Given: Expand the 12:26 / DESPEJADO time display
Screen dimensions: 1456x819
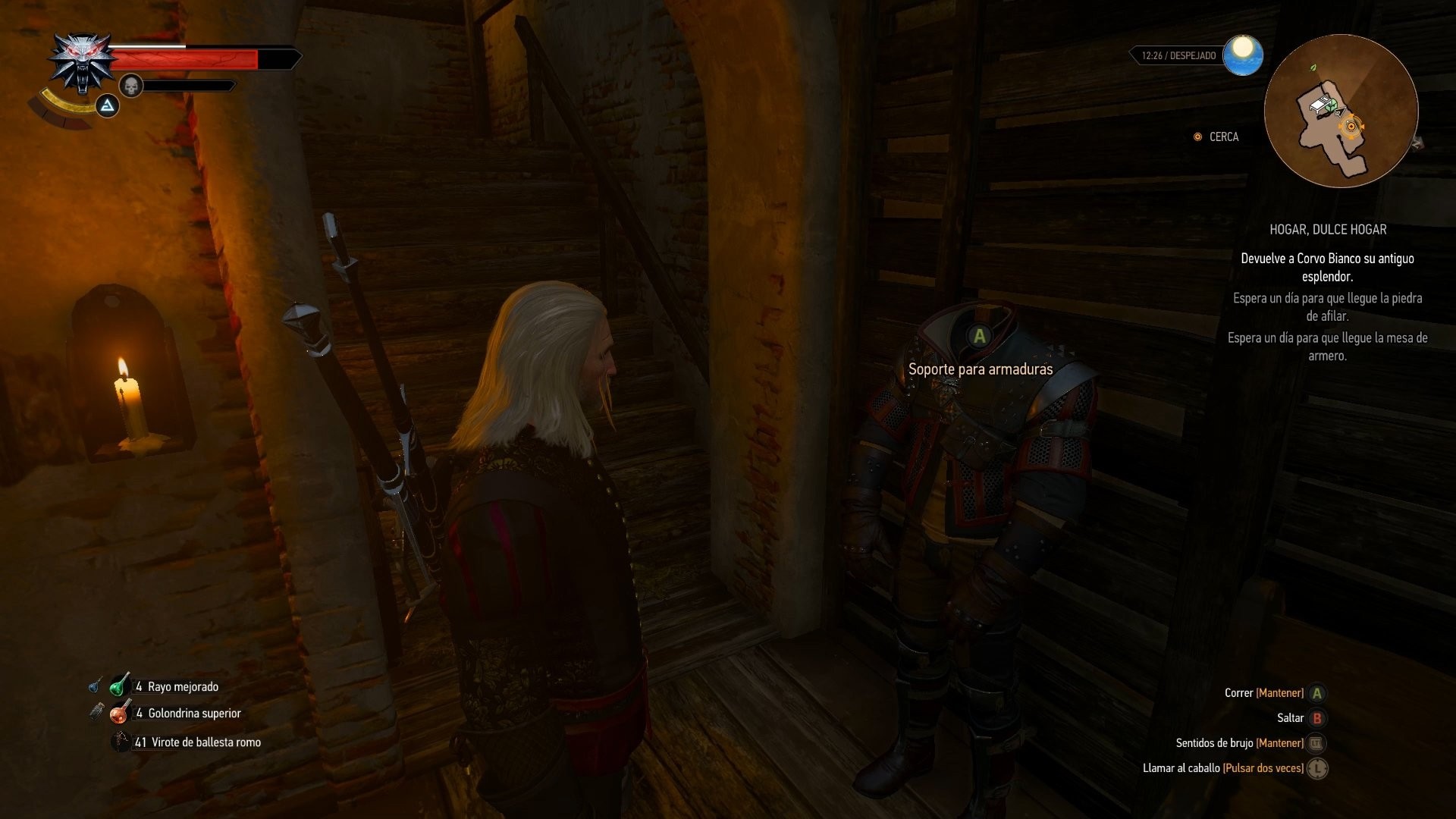Looking at the screenshot, I should (1178, 55).
